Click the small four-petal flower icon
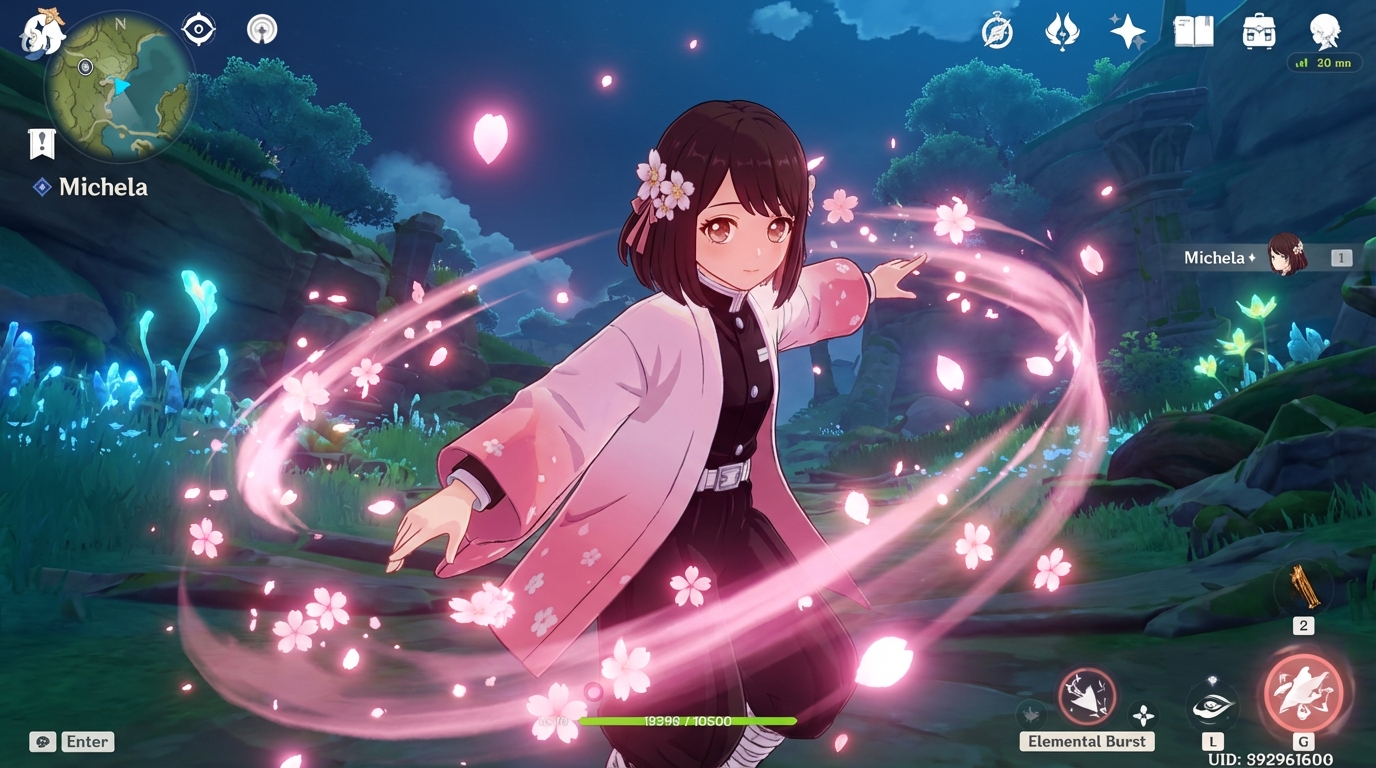Viewport: 1376px width, 768px height. [1143, 714]
